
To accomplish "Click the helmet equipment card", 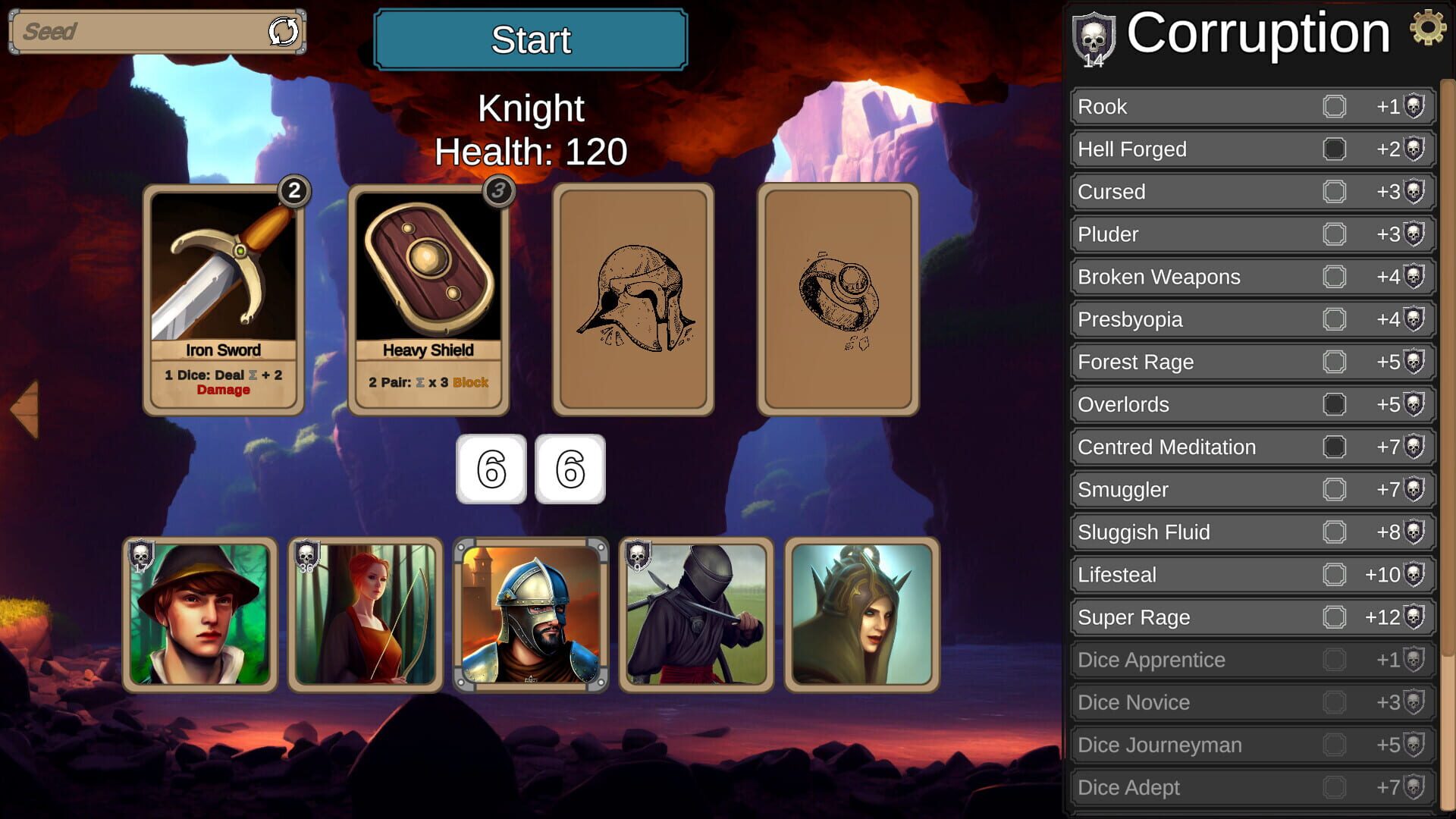I will click(633, 297).
